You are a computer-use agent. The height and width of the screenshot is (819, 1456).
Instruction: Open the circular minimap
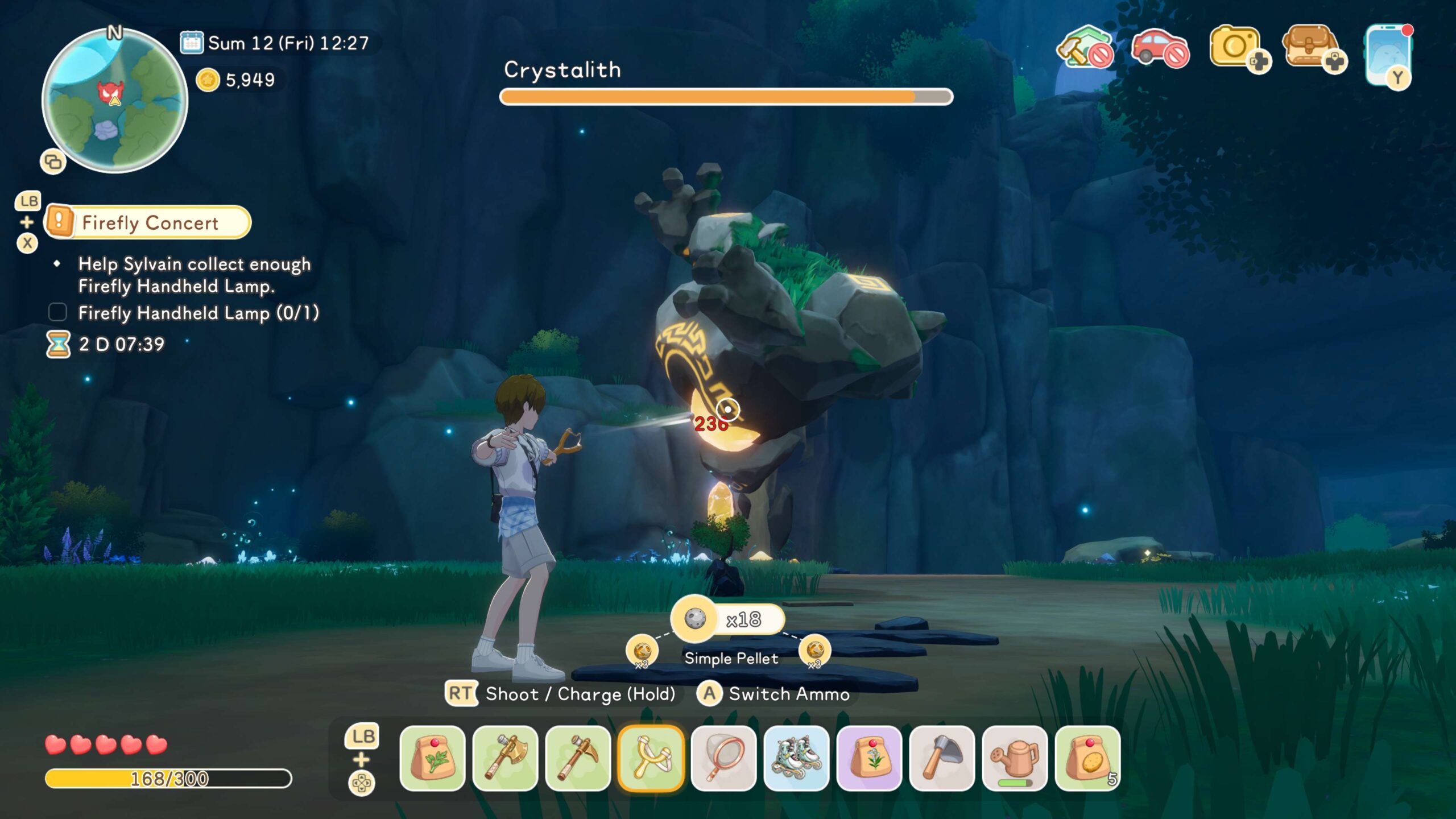[115, 101]
